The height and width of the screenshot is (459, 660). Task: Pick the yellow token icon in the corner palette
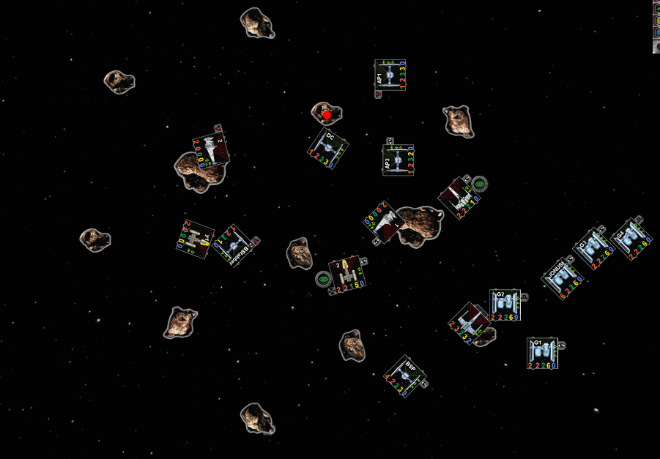654,20
